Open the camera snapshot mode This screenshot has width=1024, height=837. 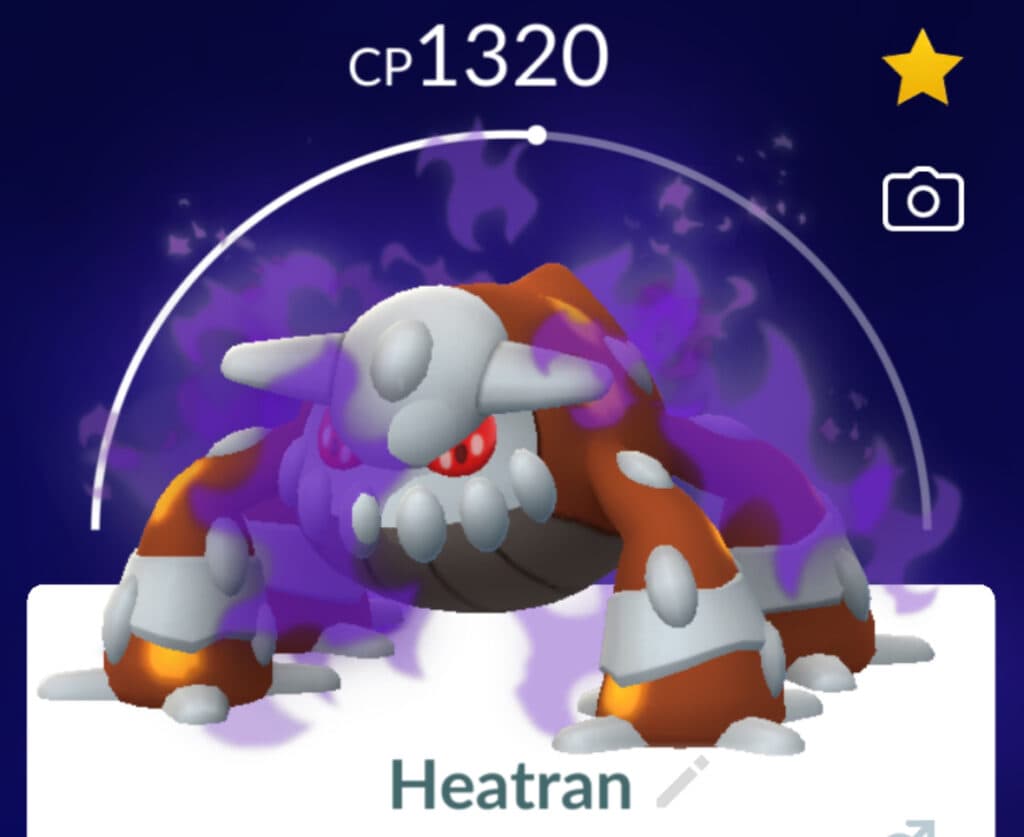pyautogui.click(x=922, y=201)
